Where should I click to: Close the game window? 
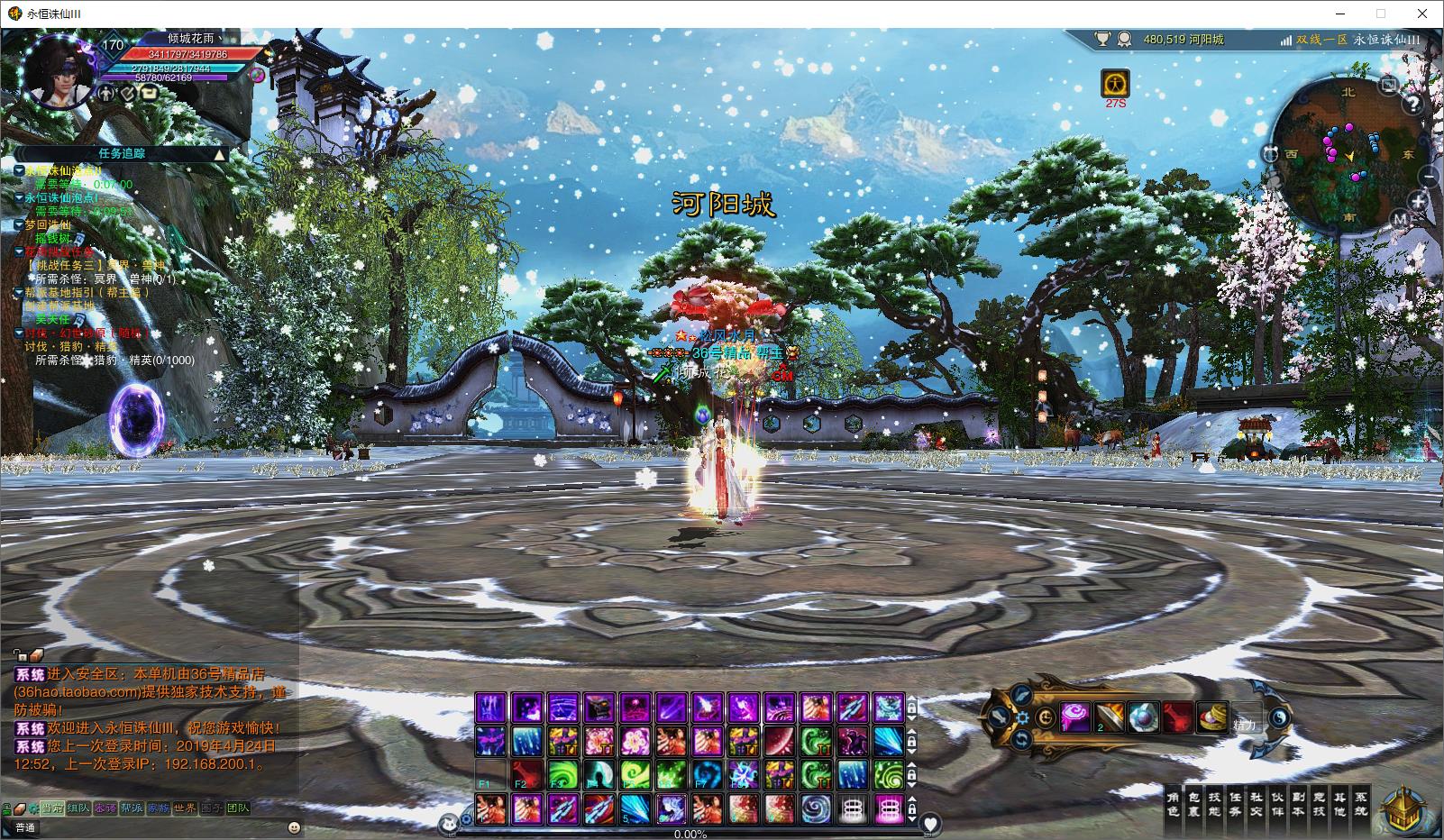(x=1422, y=14)
